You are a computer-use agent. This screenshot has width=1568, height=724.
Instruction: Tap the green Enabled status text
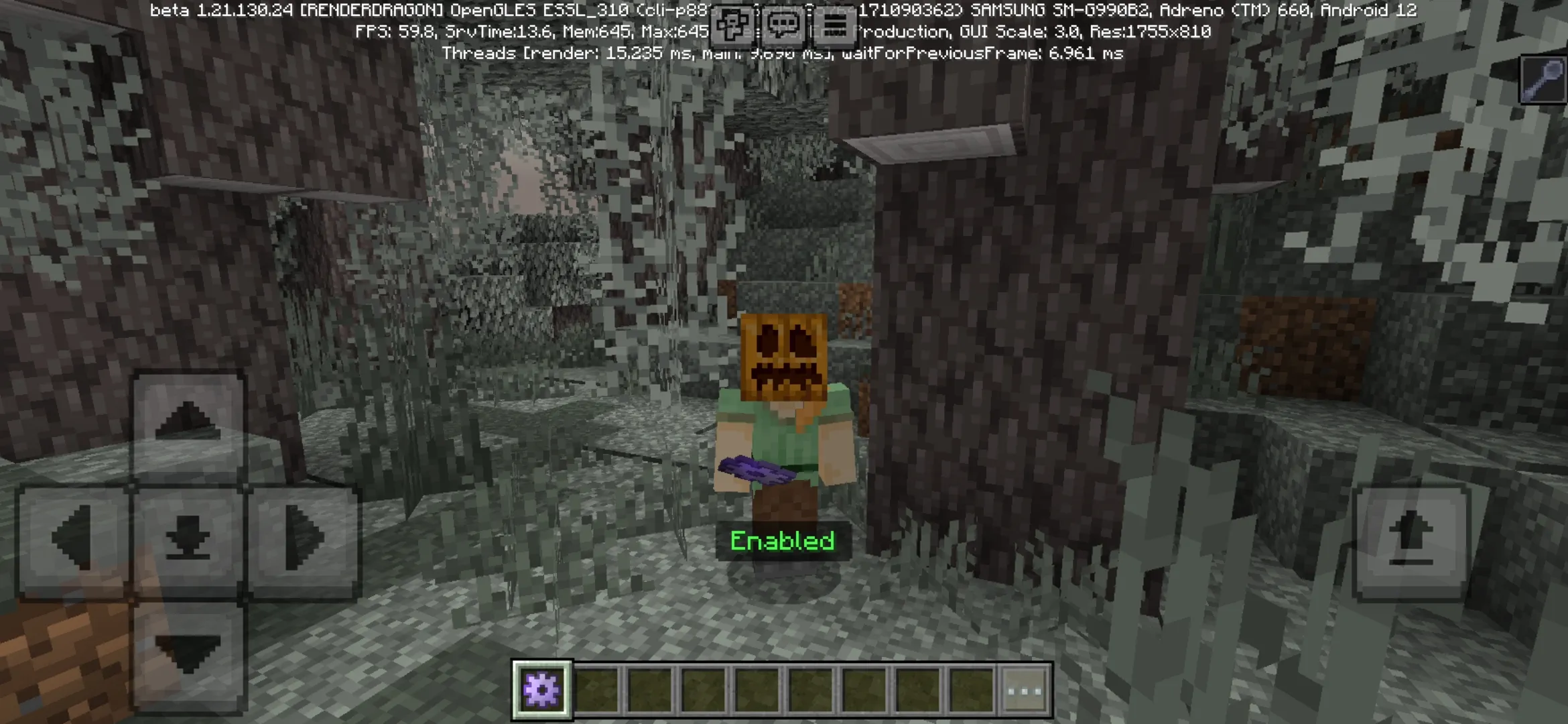pos(783,540)
